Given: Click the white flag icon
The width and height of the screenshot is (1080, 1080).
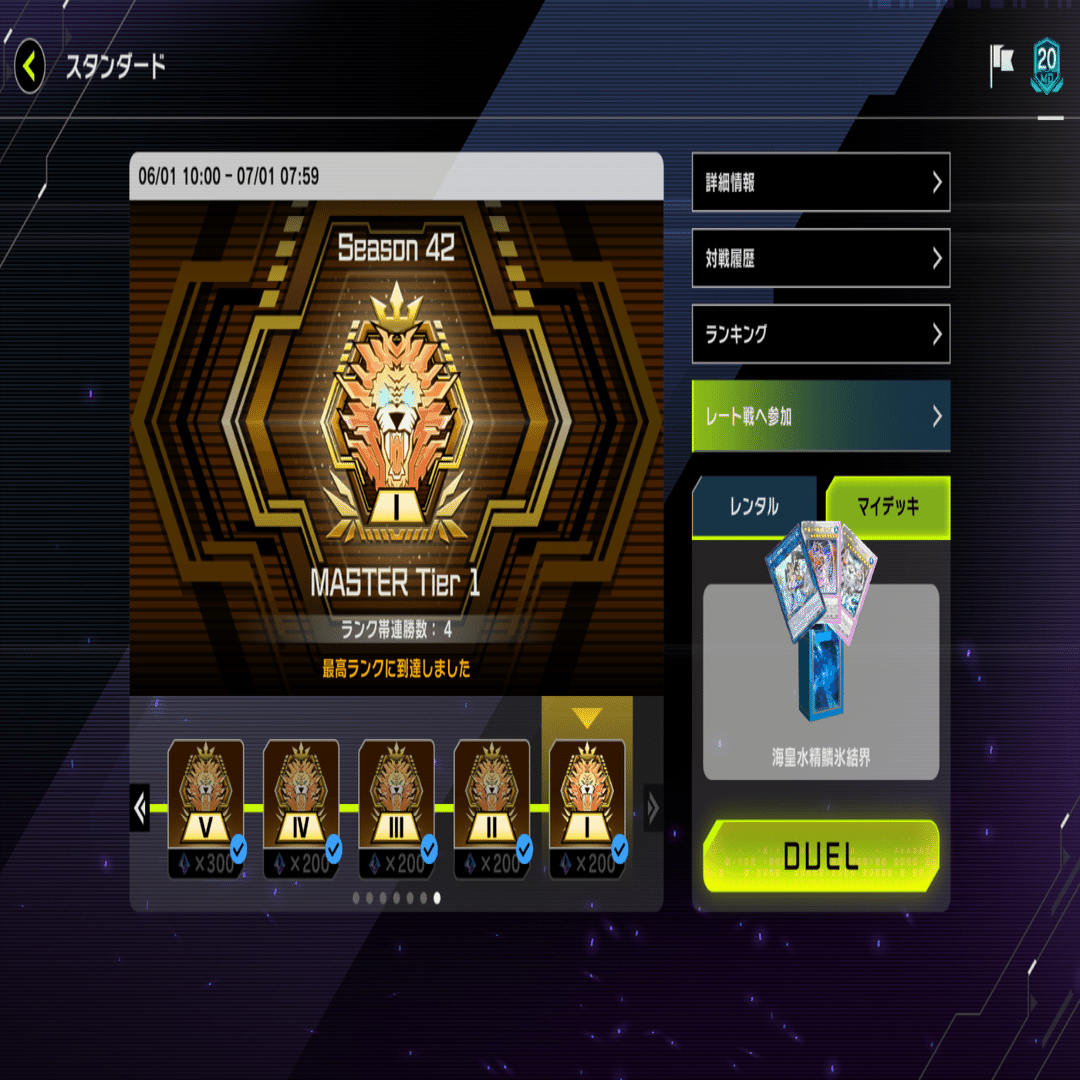Looking at the screenshot, I should 1001,66.
